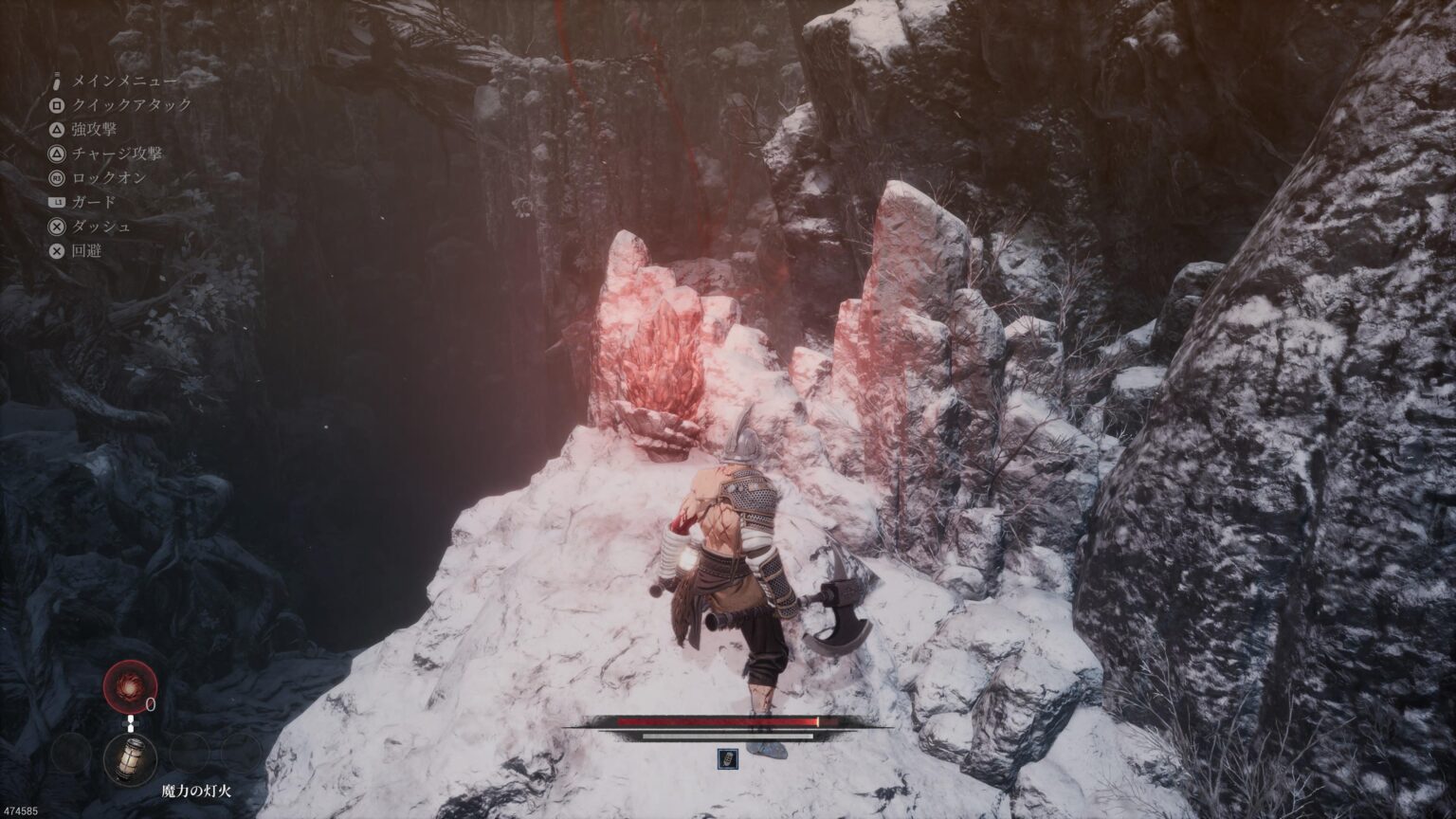Click the lantern status icon under health bar
Screen dimensions: 1456x819
727,757
